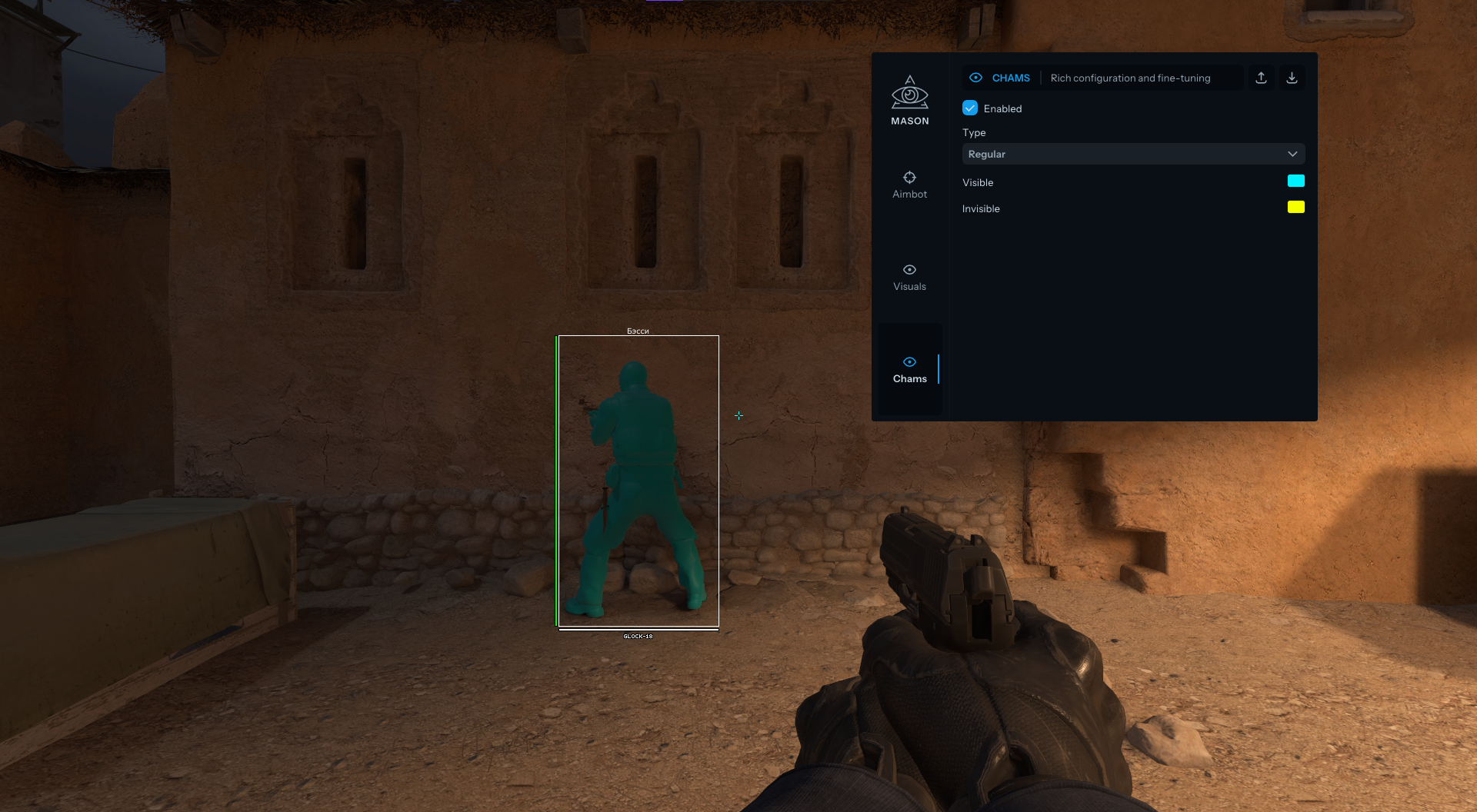
Task: Open the cyan Visible color picker
Action: (1296, 181)
